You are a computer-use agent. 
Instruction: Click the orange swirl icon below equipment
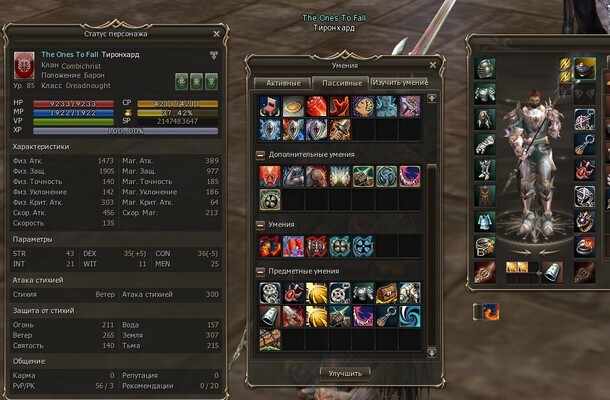490,311
